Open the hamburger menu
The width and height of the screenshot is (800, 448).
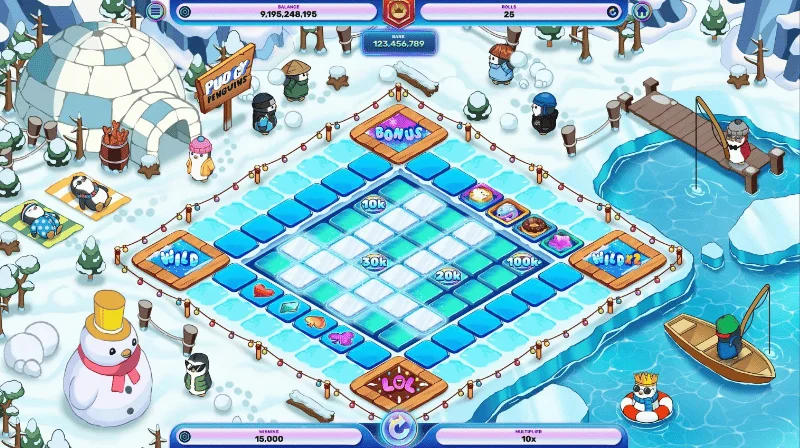155,11
